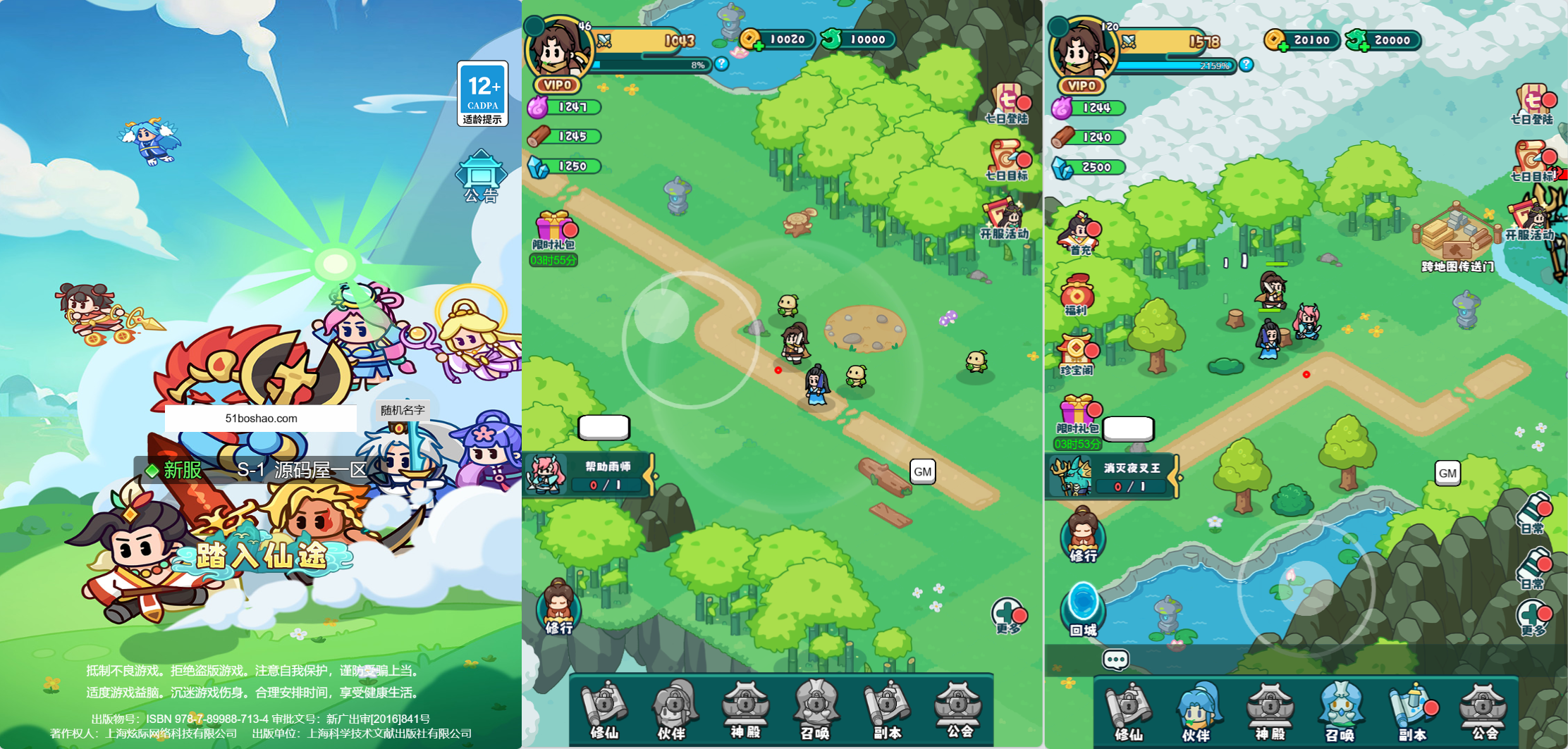
Task: Open the 公告 announcement panel
Action: 481,177
